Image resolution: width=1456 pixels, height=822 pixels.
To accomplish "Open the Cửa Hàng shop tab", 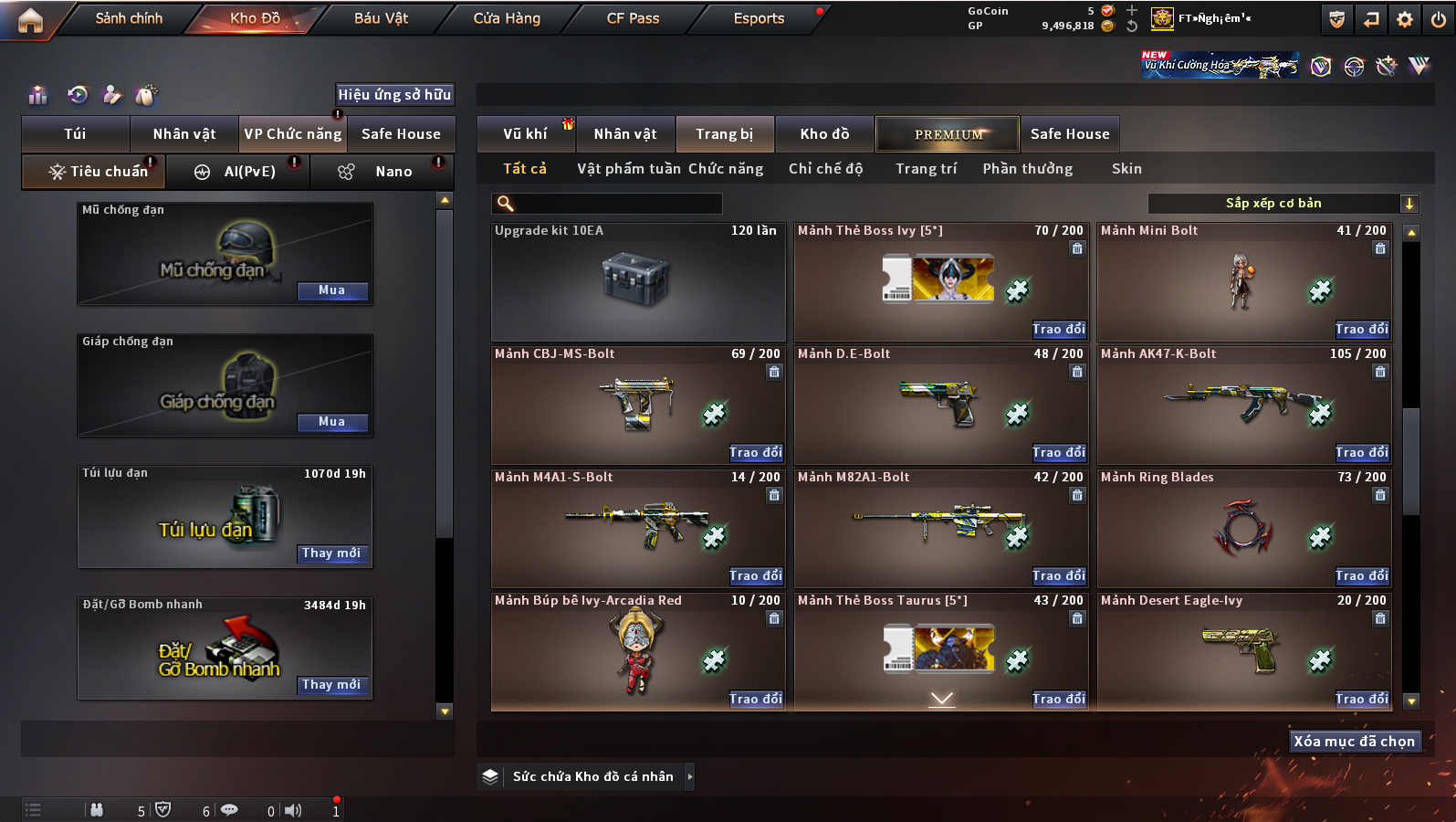I will [x=507, y=18].
